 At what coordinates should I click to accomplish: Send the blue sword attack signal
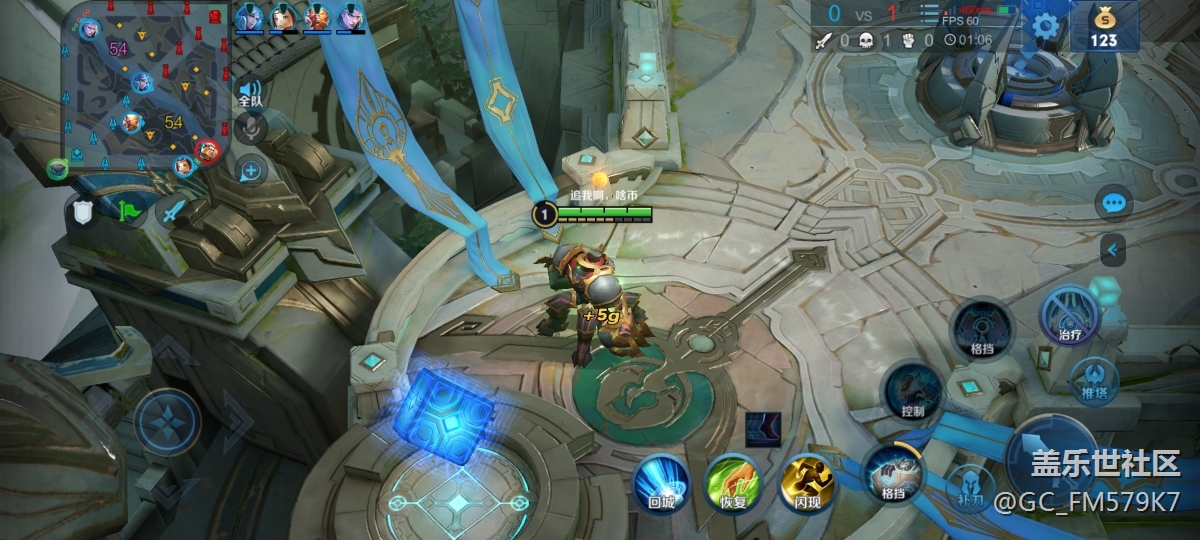click(175, 211)
